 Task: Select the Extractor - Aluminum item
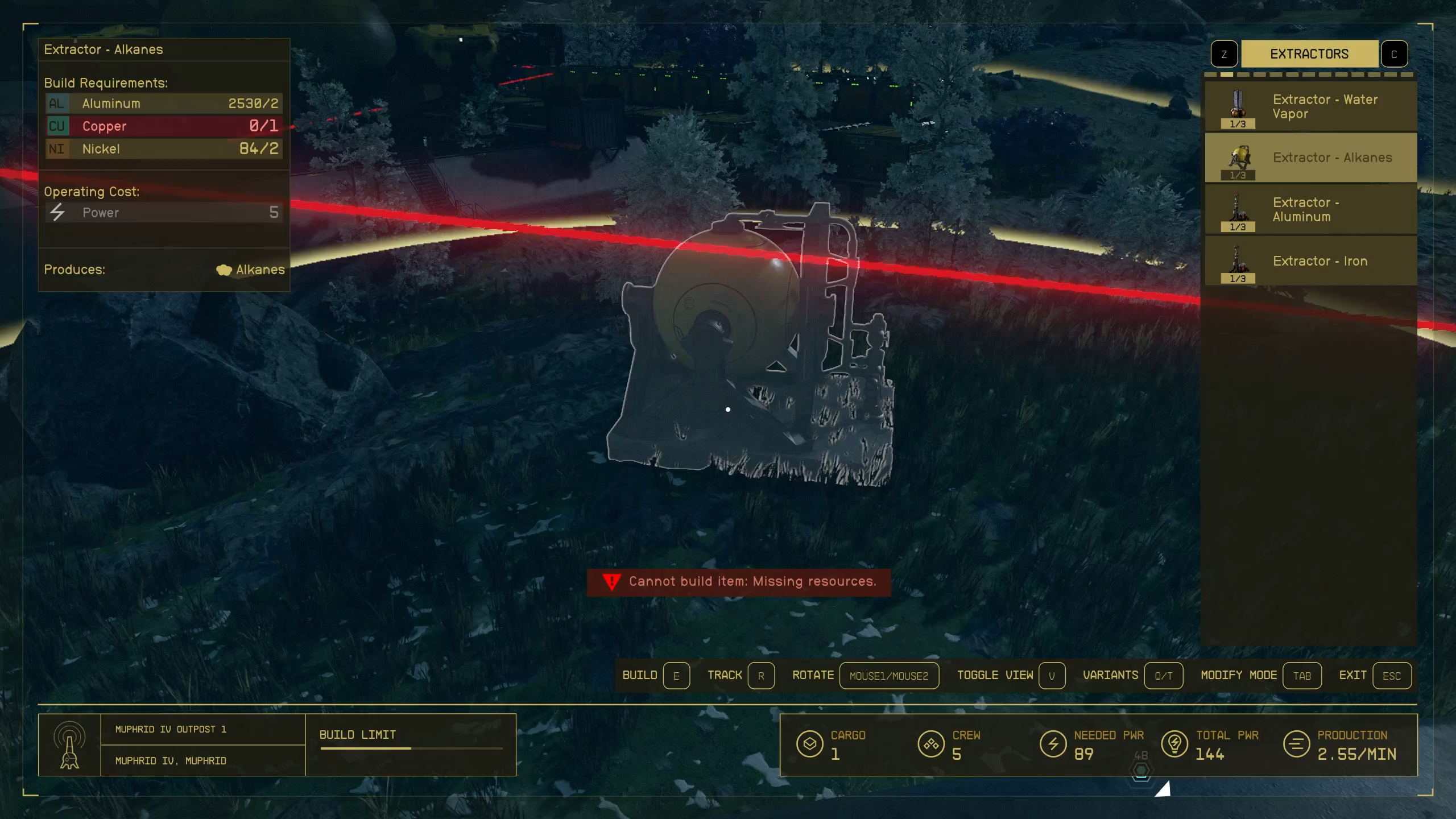coord(1310,210)
